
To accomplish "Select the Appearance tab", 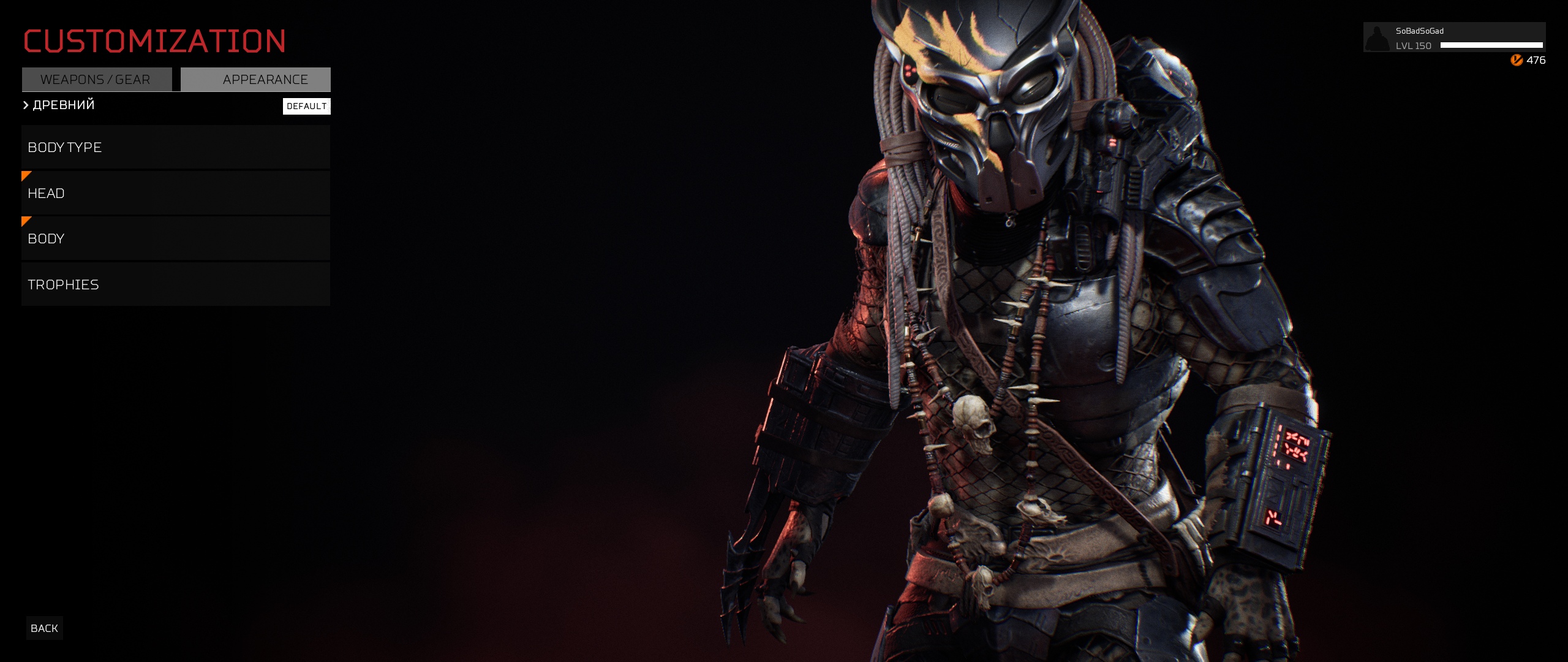I will 256,80.
